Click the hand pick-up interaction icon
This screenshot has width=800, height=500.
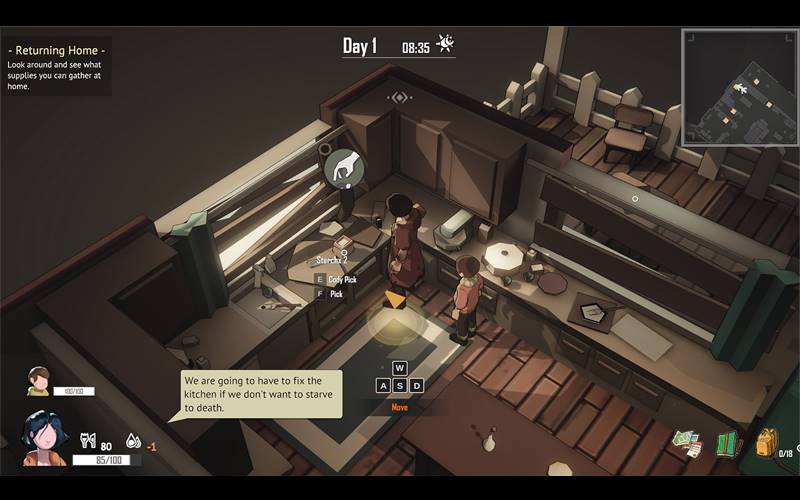343,165
